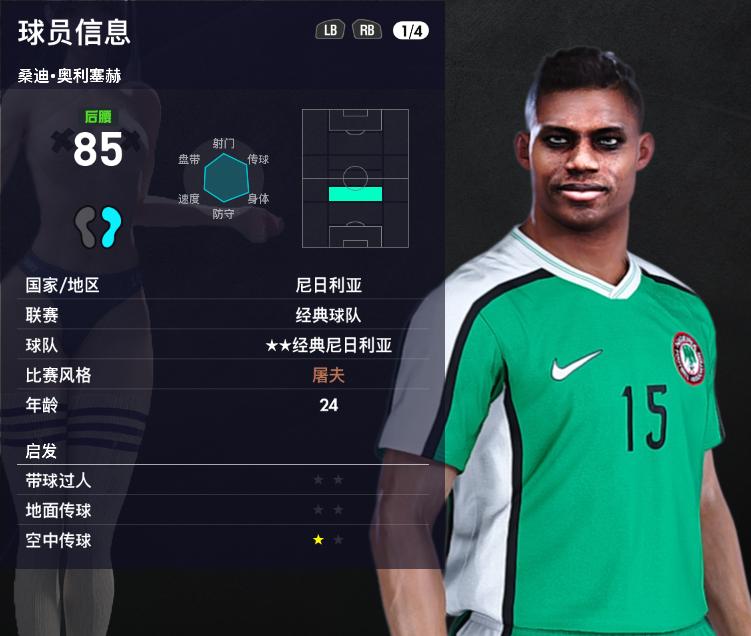The image size is (751, 636).
Task: Select the 带球过人 skill row
Action: click(x=227, y=480)
